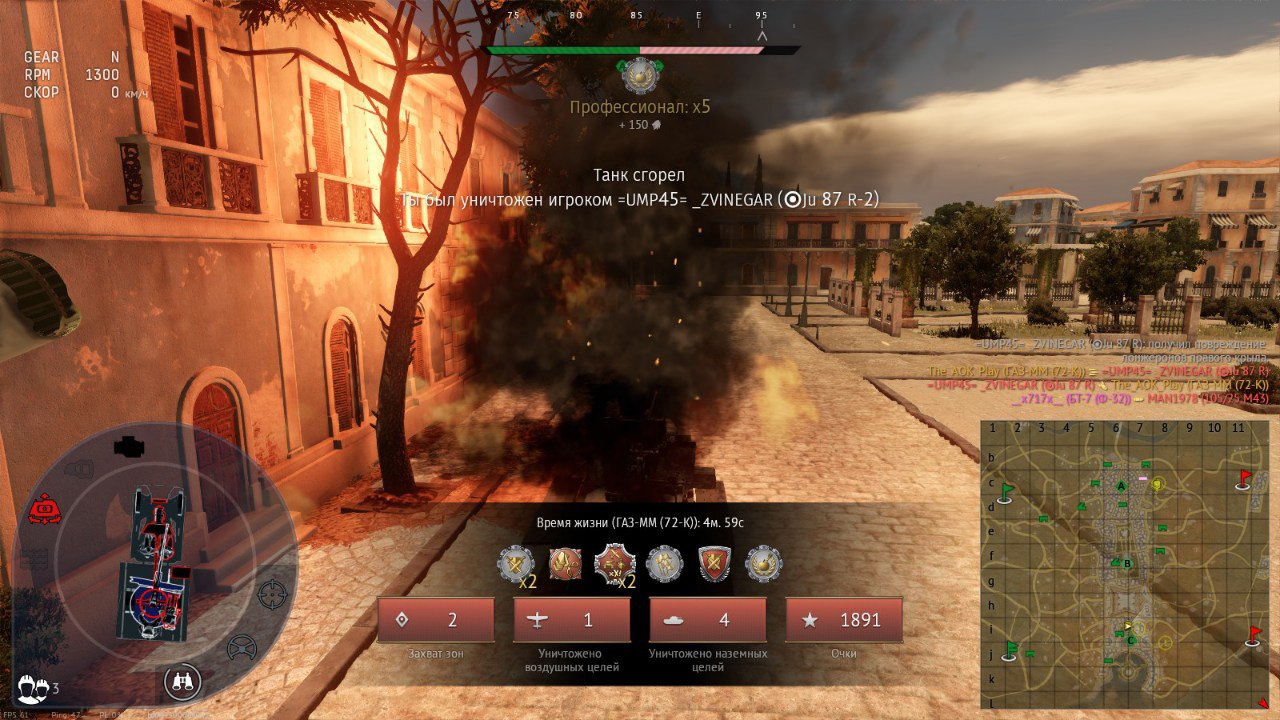Click the red repair status icon
Screen dimensions: 1280x720
click(x=44, y=509)
